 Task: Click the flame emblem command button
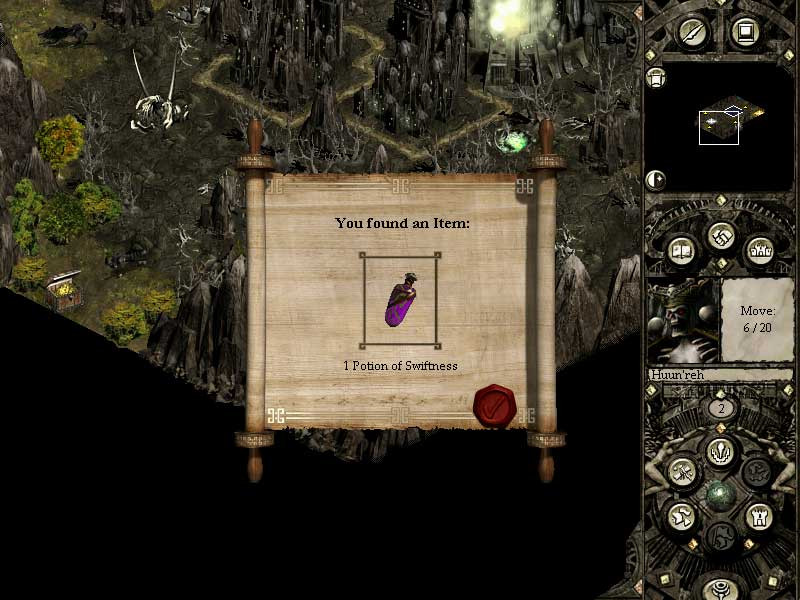719,450
